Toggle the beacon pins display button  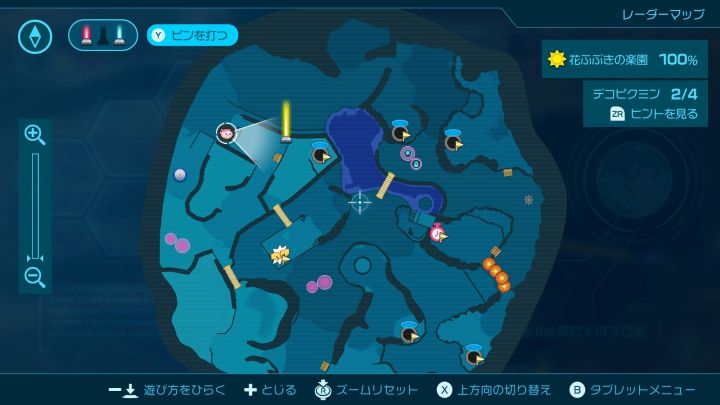pos(103,36)
